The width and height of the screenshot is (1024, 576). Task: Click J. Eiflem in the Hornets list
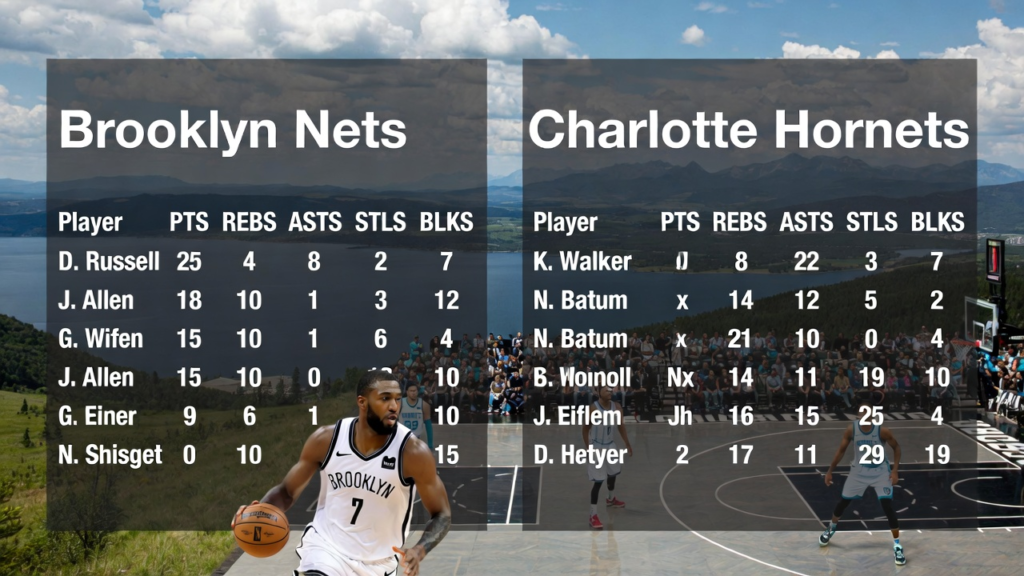[x=577, y=416]
